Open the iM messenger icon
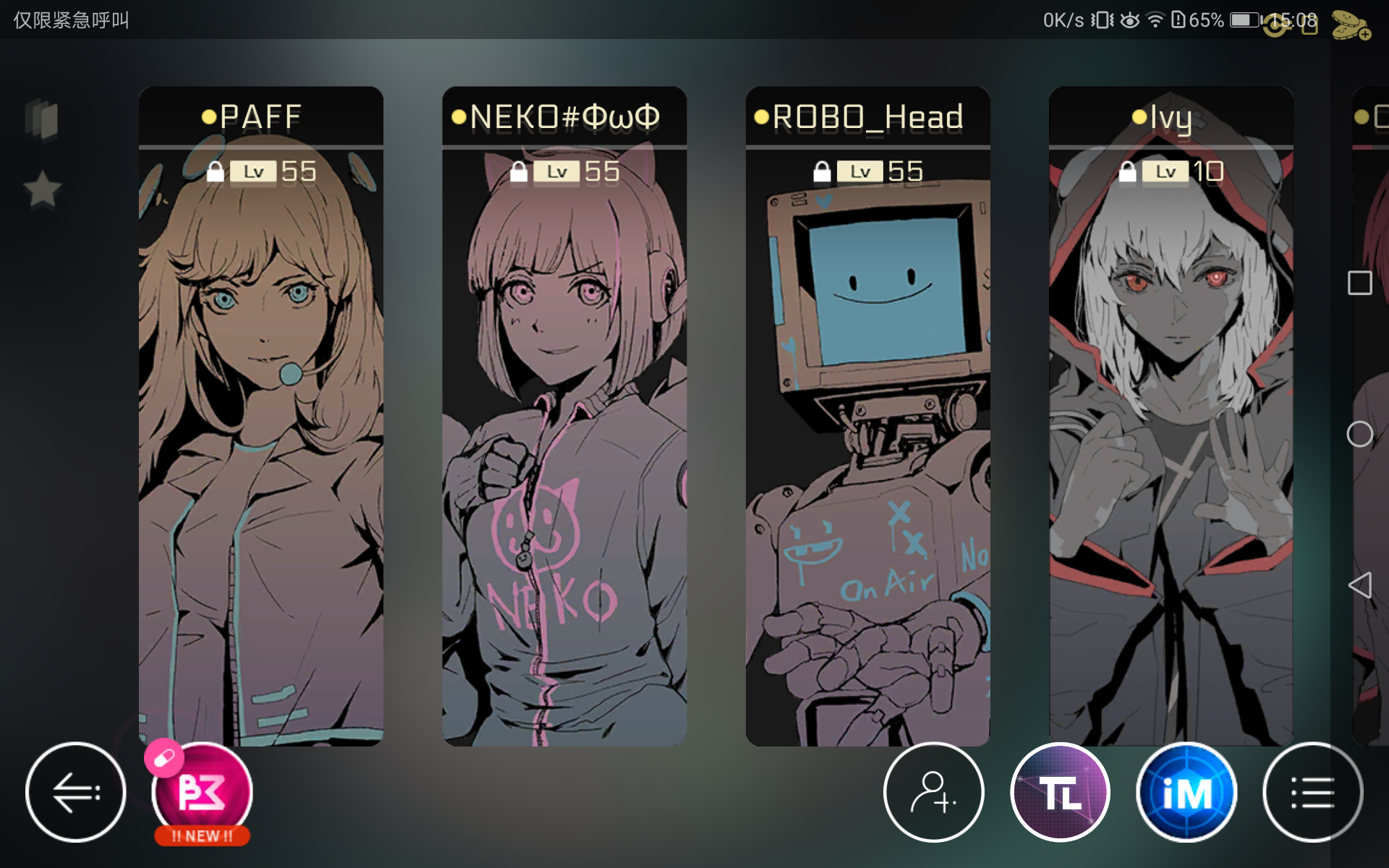Screen dimensions: 1389x868 coord(1186,792)
